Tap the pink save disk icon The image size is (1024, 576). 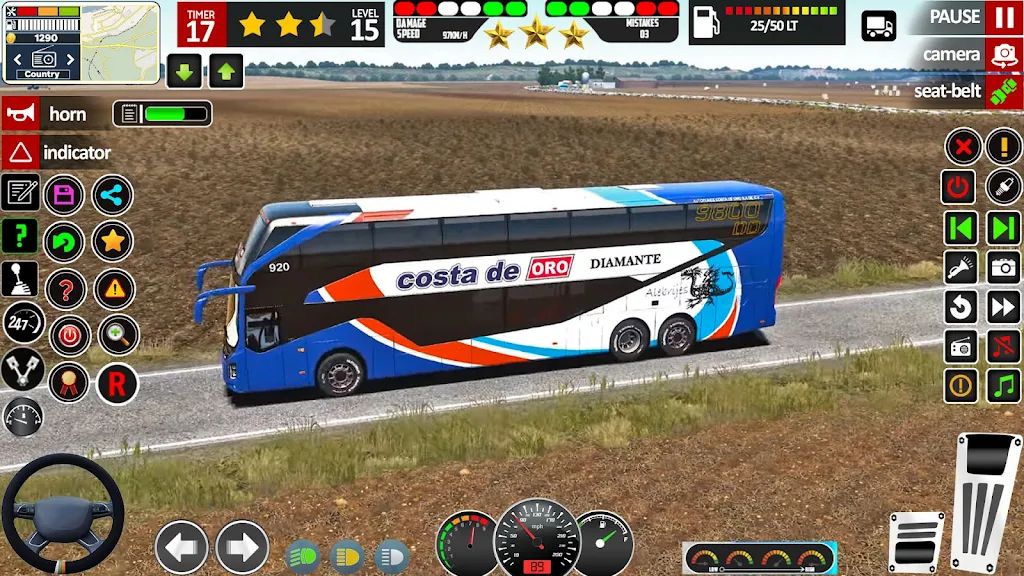pyautogui.click(x=66, y=194)
